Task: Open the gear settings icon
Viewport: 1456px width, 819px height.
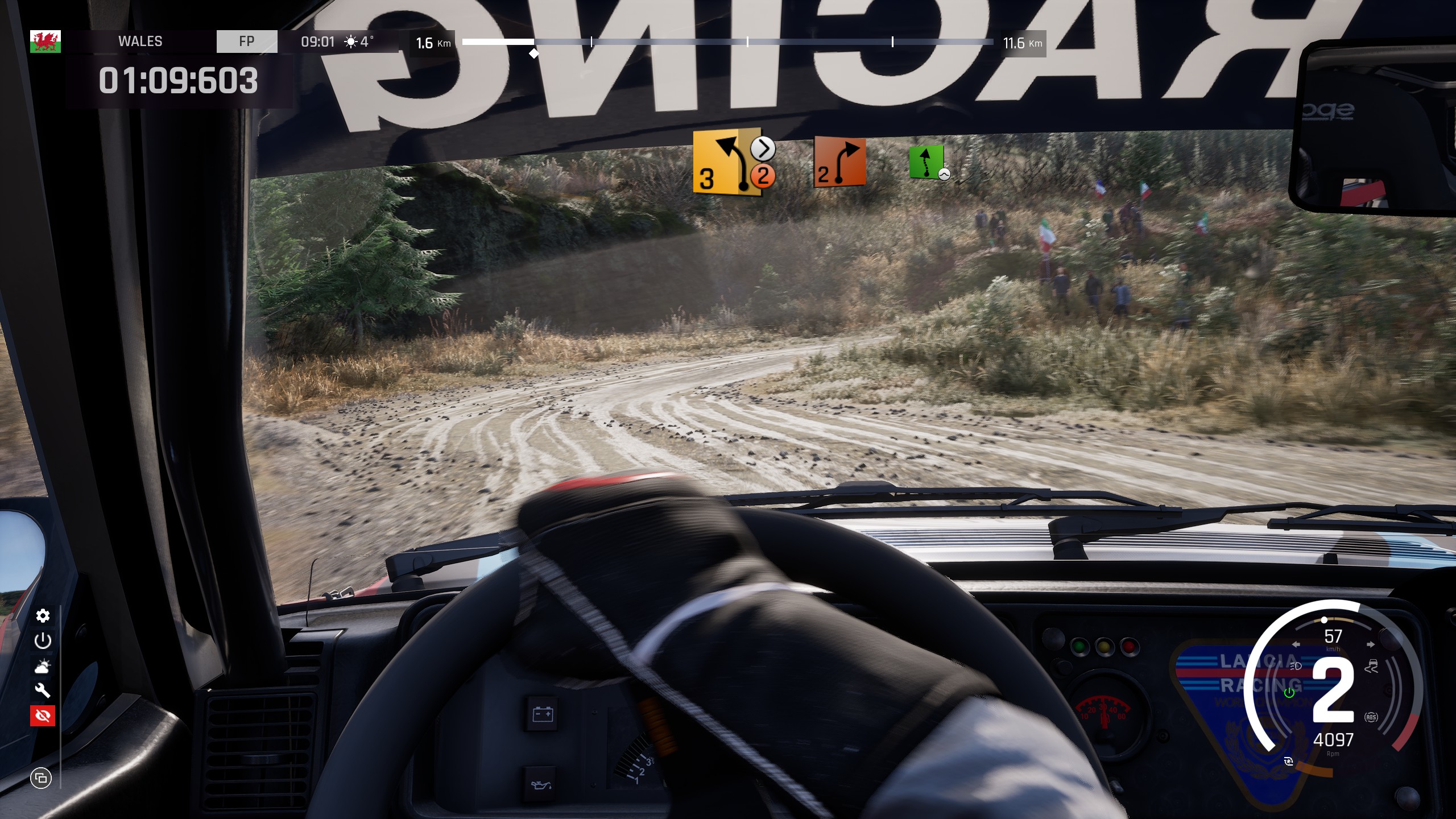Action: pos(43,616)
